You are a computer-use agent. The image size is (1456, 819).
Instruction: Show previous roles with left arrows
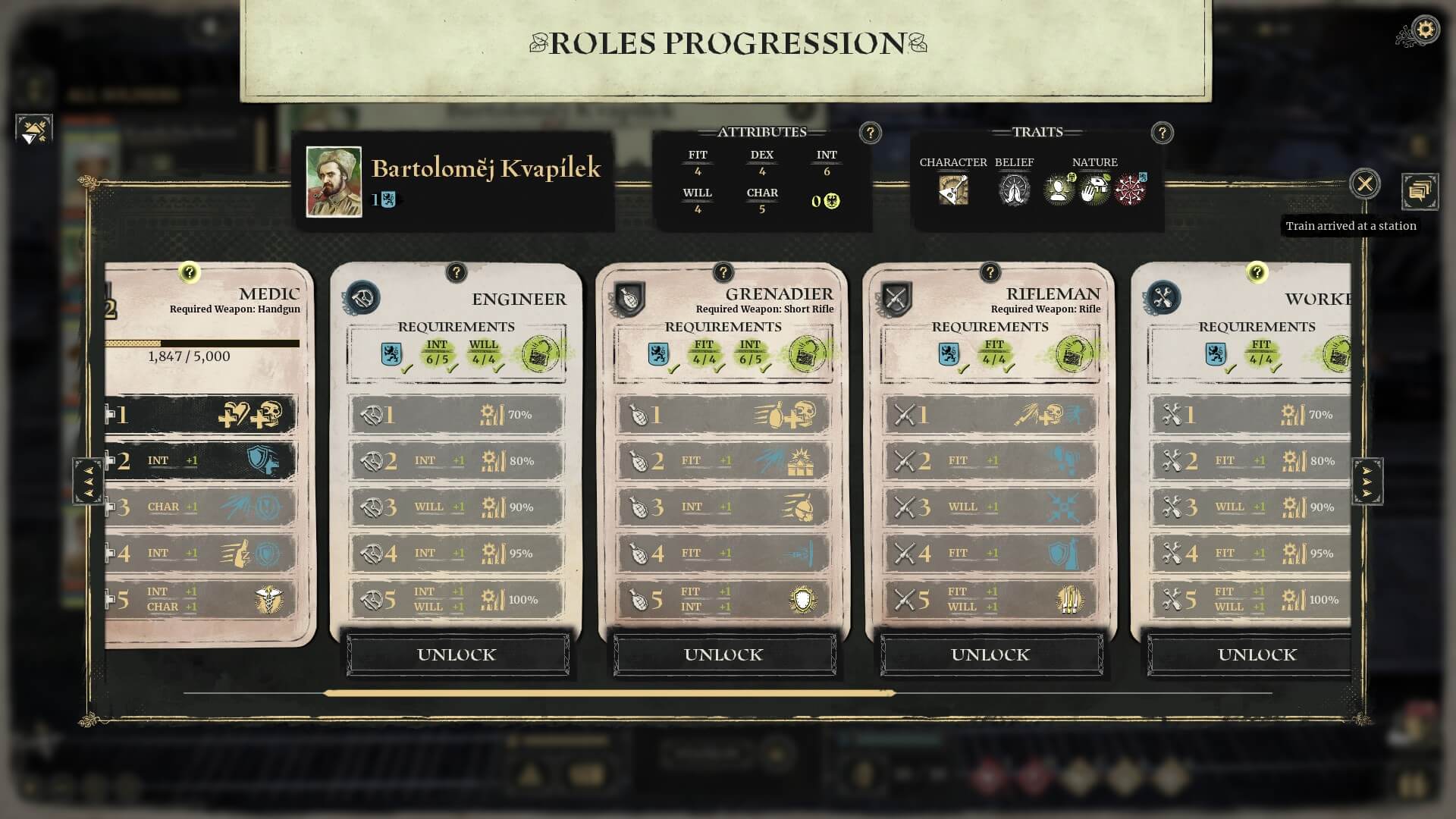point(88,481)
